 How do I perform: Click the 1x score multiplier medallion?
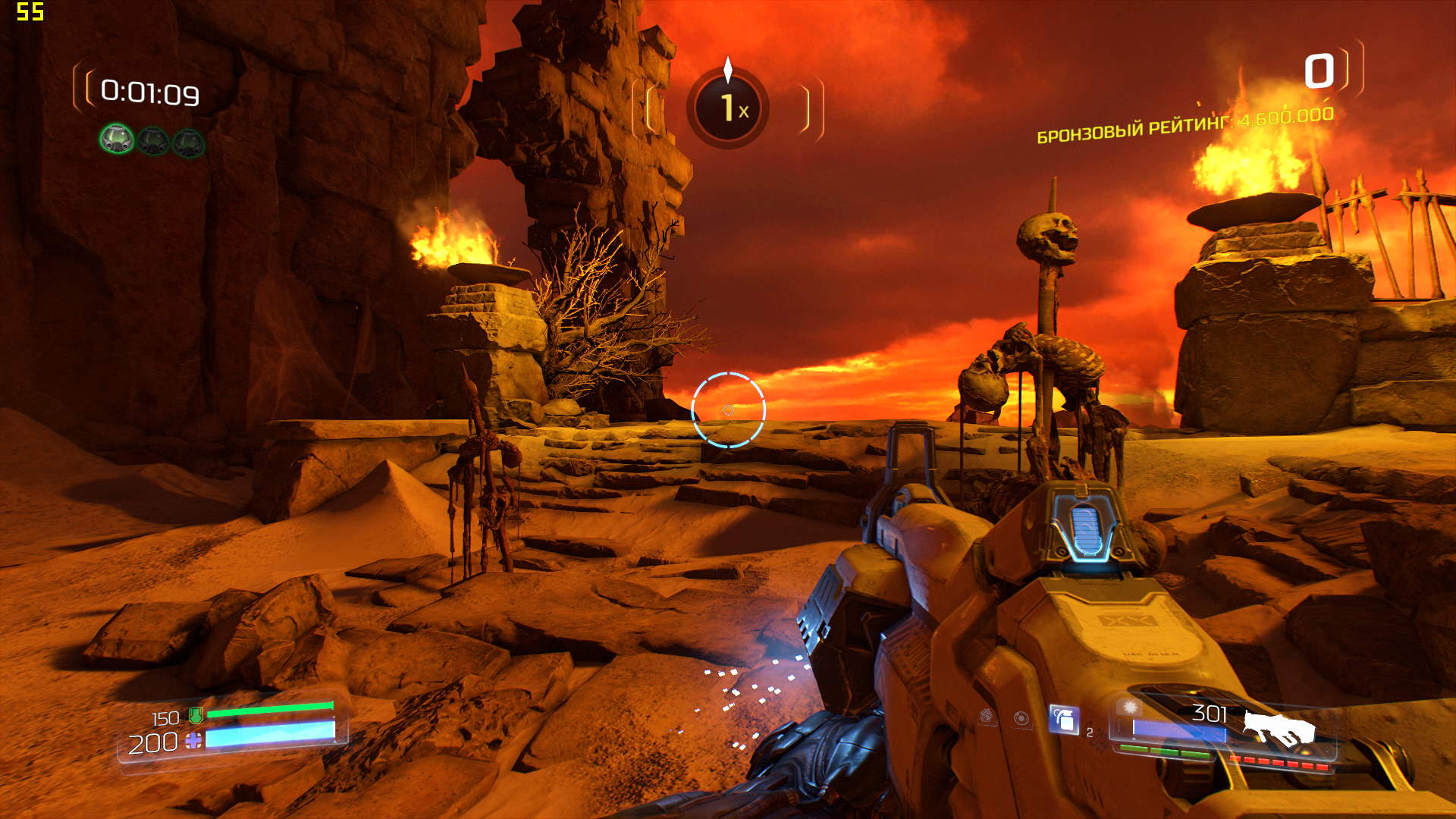(x=728, y=108)
